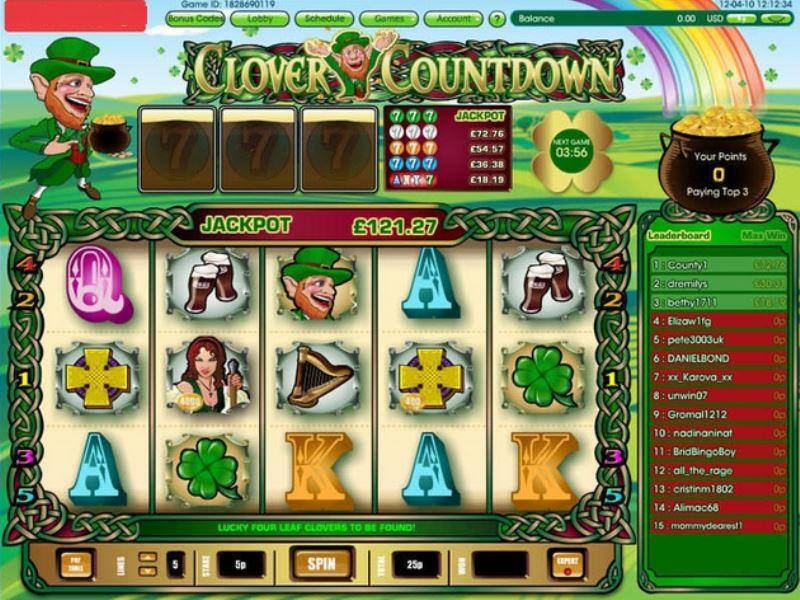Switch to the Leaderboard tab

tap(678, 236)
